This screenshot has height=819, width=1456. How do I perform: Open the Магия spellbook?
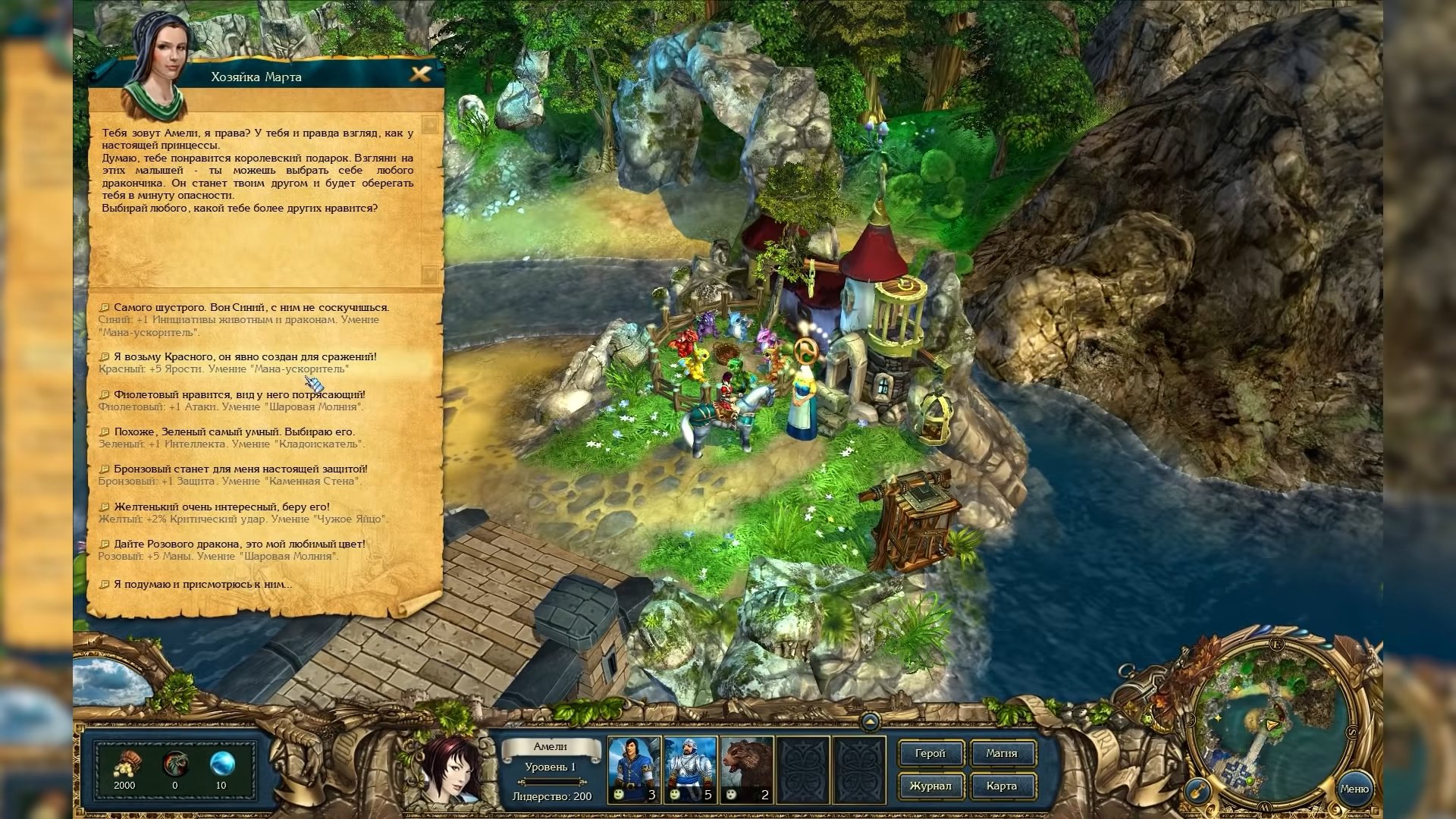(x=1002, y=754)
